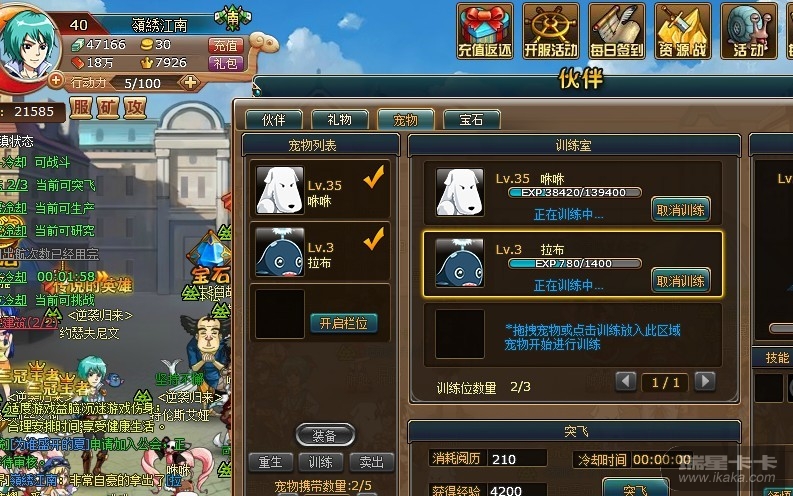Viewport: 793px width, 496px height.
Task: Open the 礼包 gift pack button
Action: (x=225, y=62)
